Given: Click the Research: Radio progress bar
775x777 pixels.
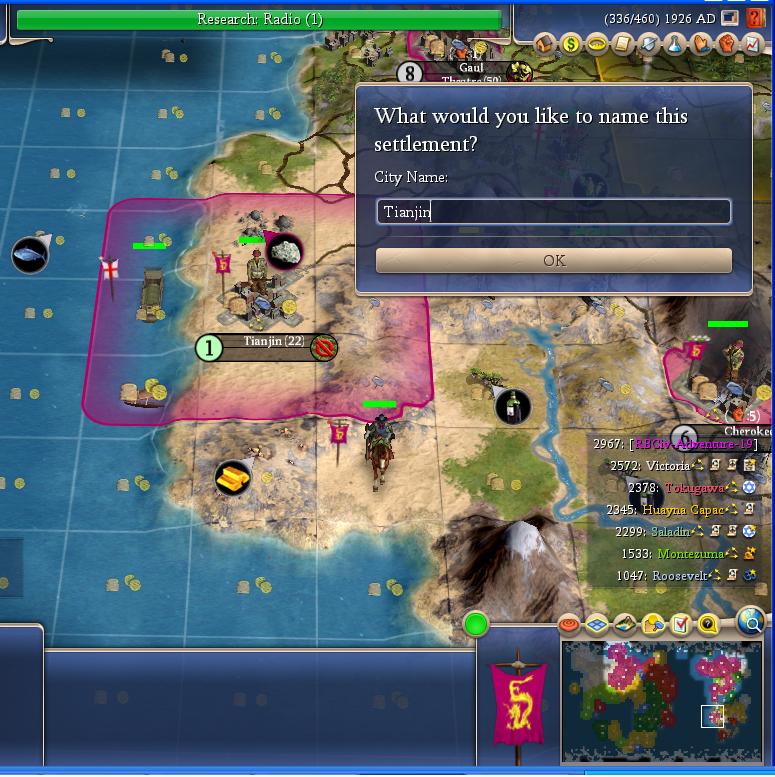Looking at the screenshot, I should 260,20.
